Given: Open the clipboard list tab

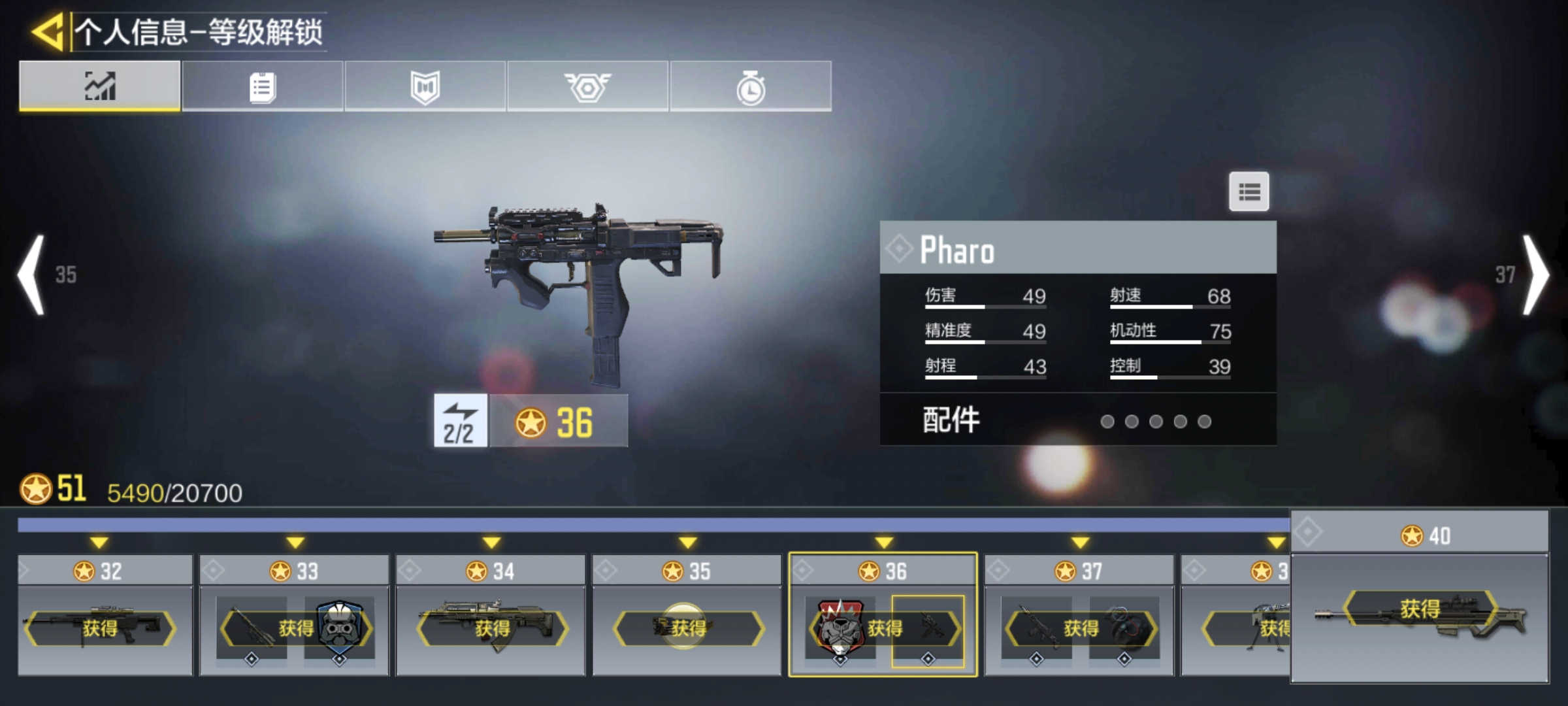Looking at the screenshot, I should (x=263, y=86).
